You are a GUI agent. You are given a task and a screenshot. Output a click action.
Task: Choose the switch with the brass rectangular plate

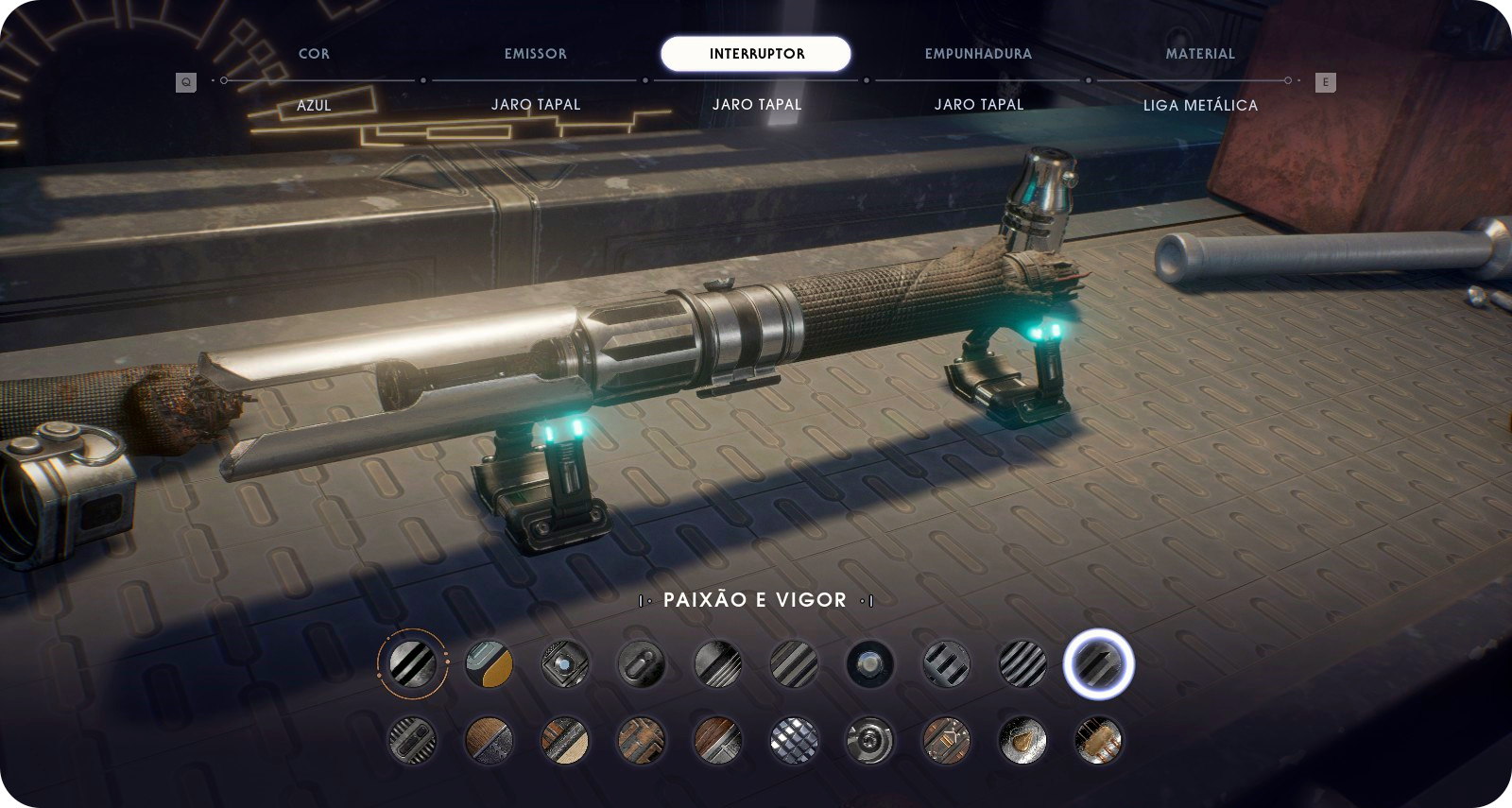[x=1098, y=739]
